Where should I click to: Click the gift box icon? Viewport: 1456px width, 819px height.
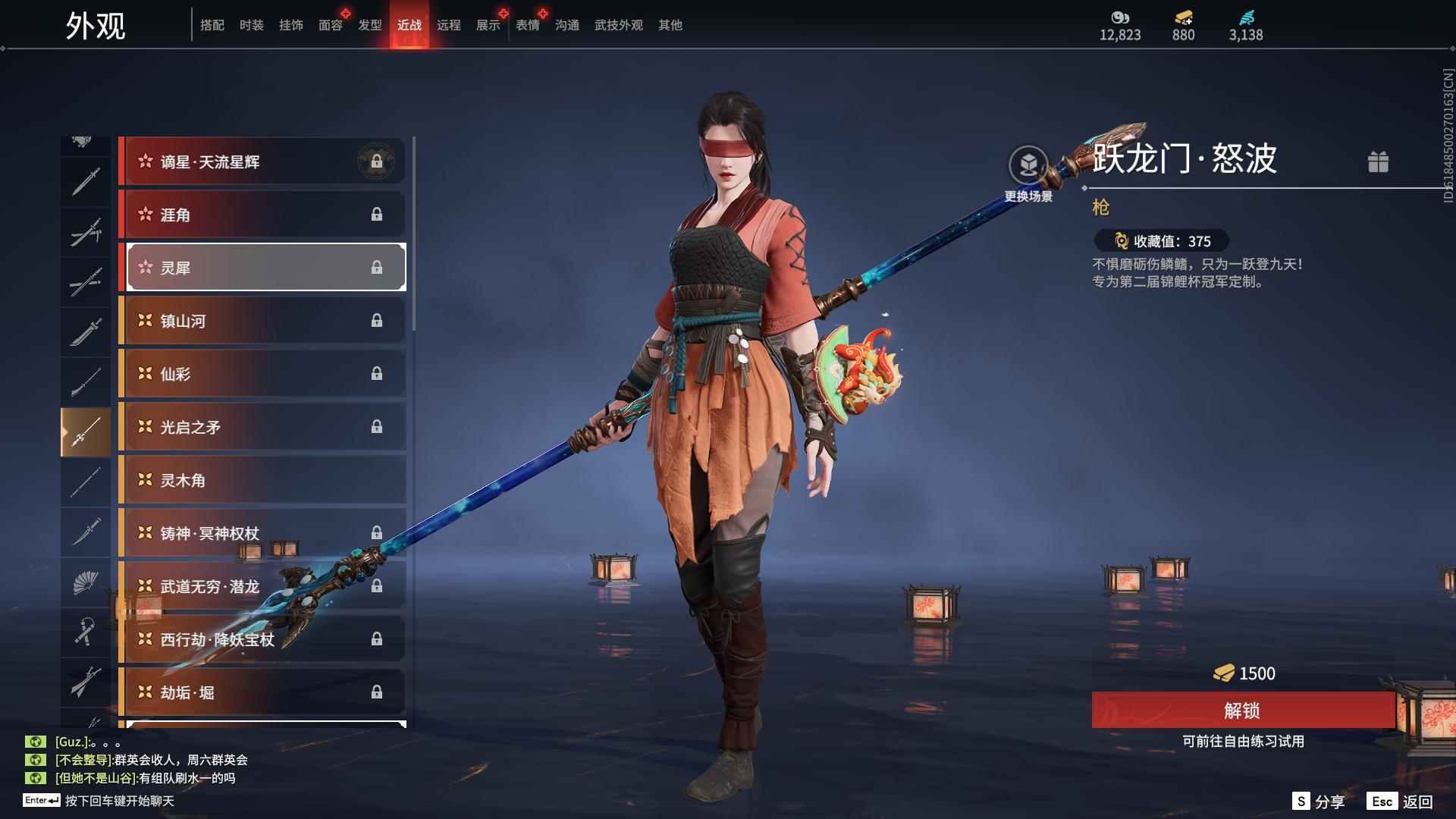(x=1378, y=162)
